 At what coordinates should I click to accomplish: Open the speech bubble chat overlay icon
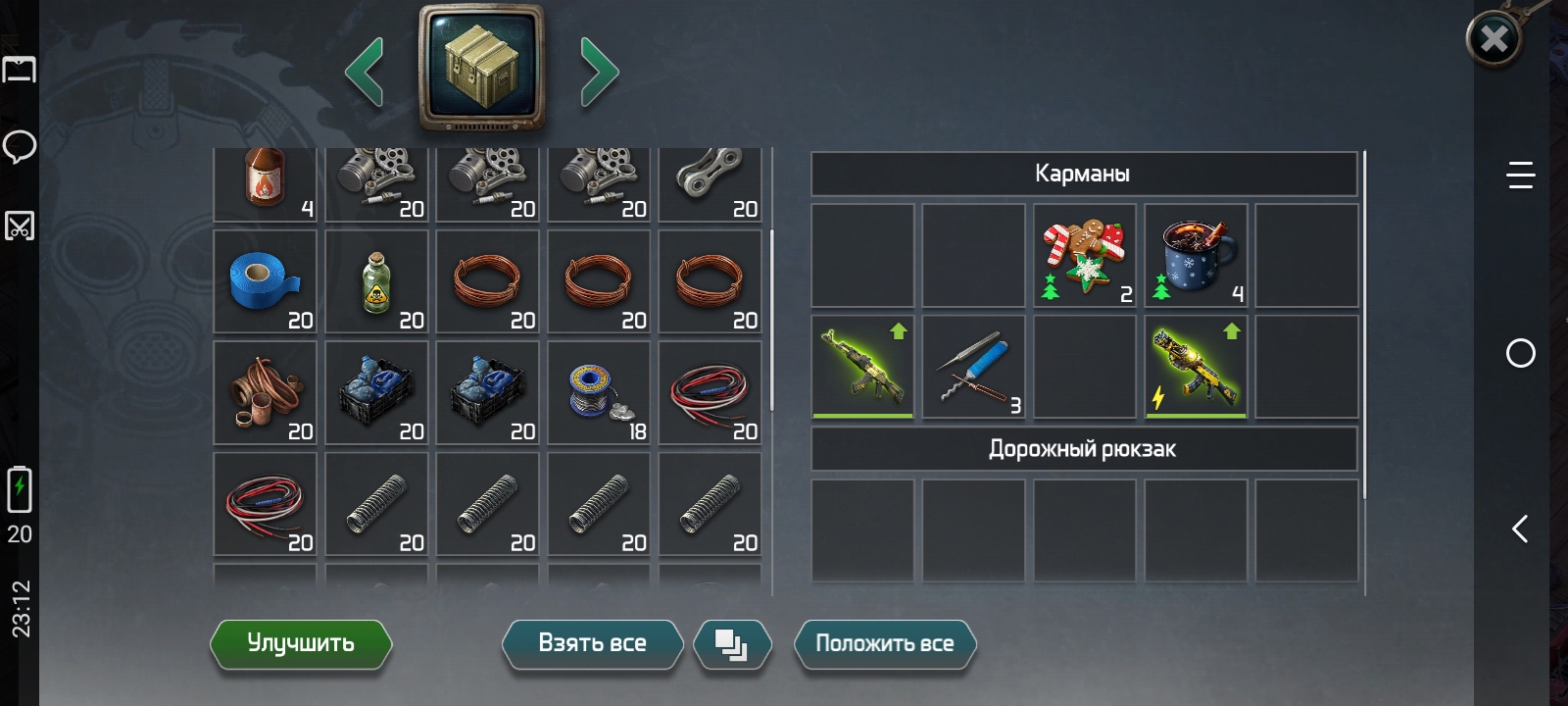[x=20, y=147]
